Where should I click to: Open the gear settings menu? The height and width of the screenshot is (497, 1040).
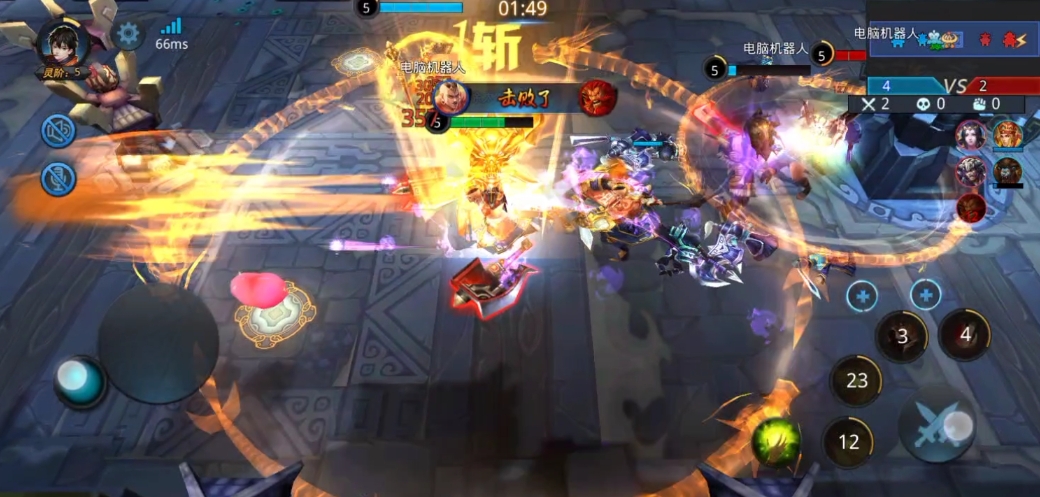(128, 34)
